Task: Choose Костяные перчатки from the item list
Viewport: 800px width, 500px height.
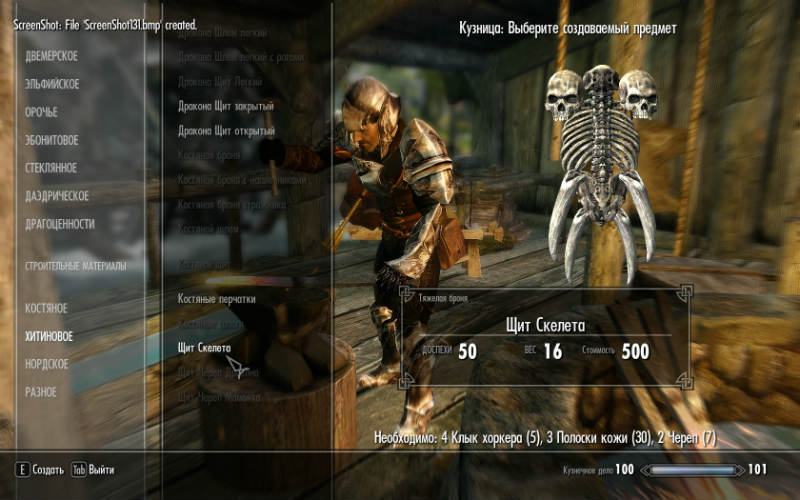Action: point(217,299)
